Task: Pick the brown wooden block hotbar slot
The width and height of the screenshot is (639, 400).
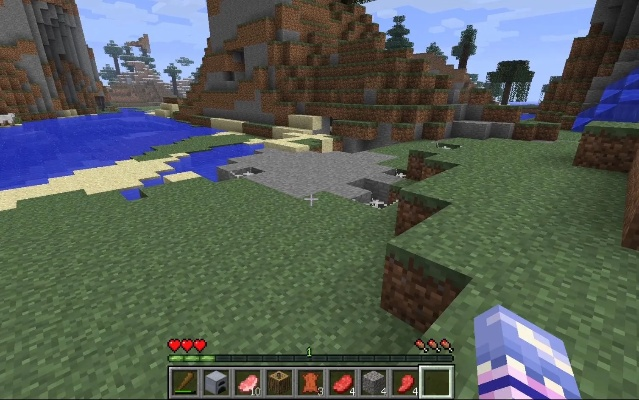Action: (278, 381)
